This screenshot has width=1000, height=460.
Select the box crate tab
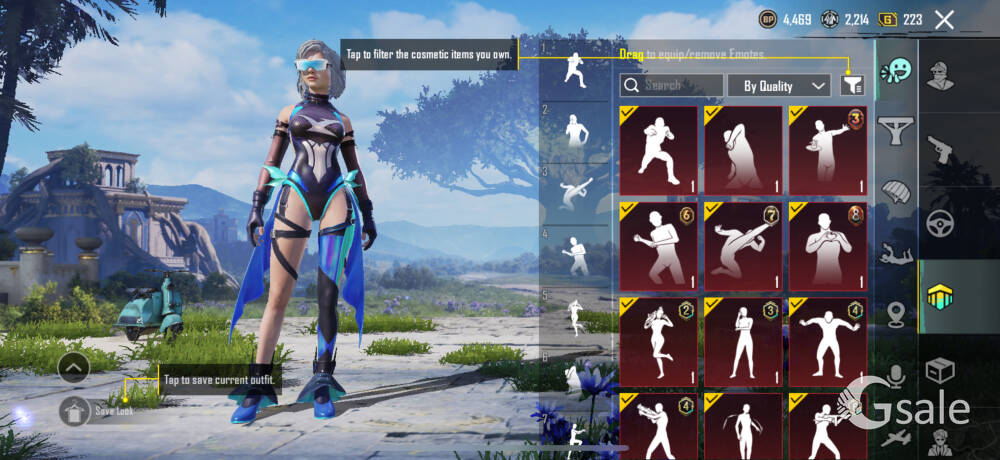point(940,371)
